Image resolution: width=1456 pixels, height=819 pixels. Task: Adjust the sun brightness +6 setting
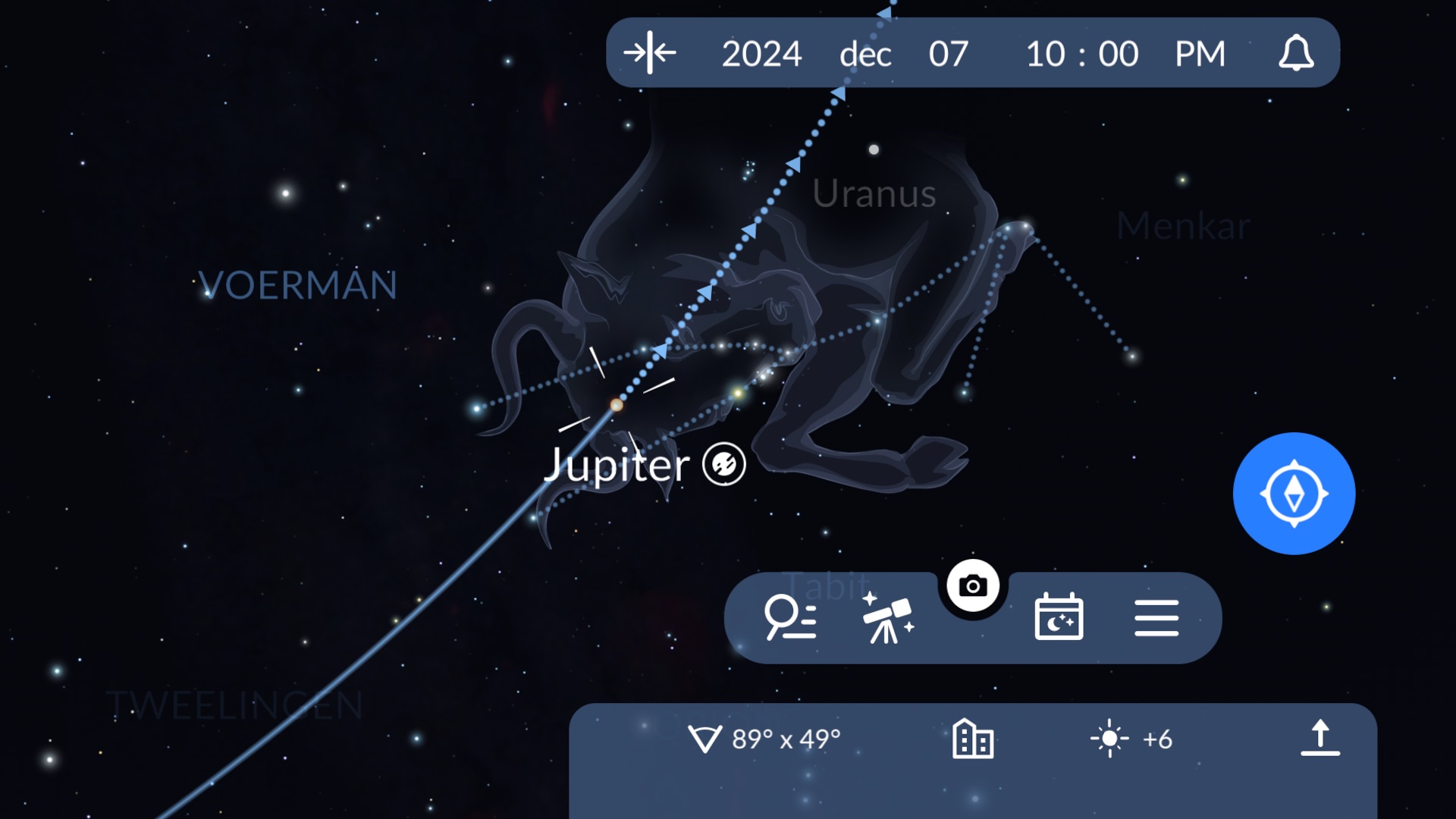[x=1131, y=739]
